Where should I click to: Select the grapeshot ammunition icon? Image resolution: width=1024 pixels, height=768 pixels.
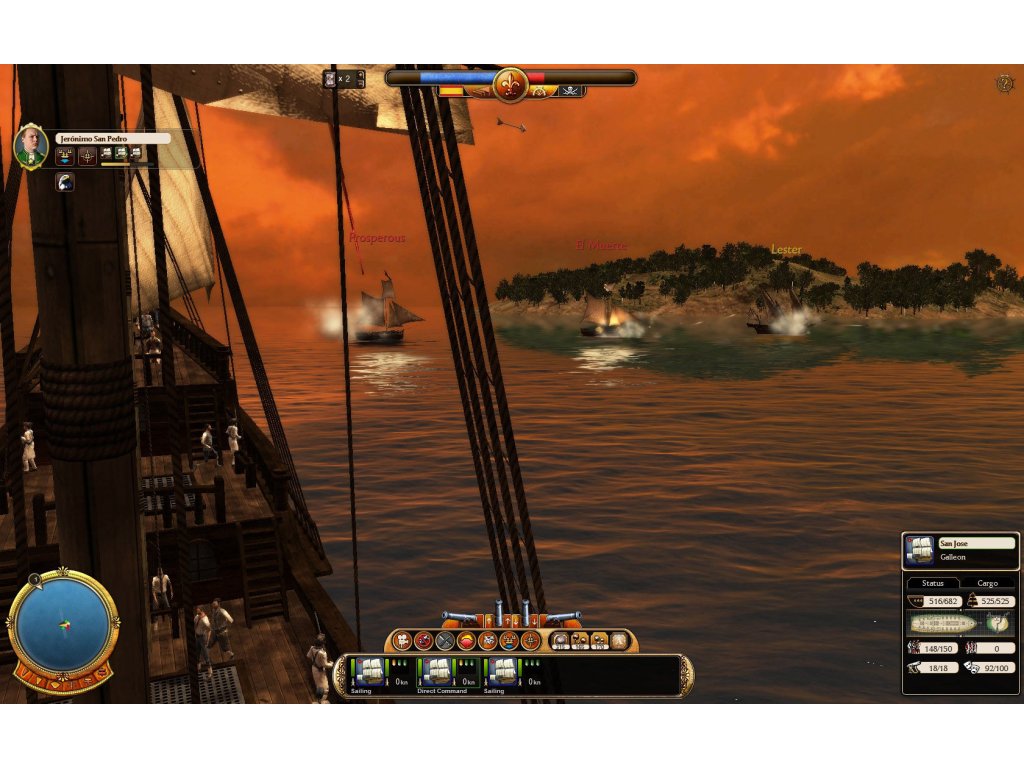[600, 641]
